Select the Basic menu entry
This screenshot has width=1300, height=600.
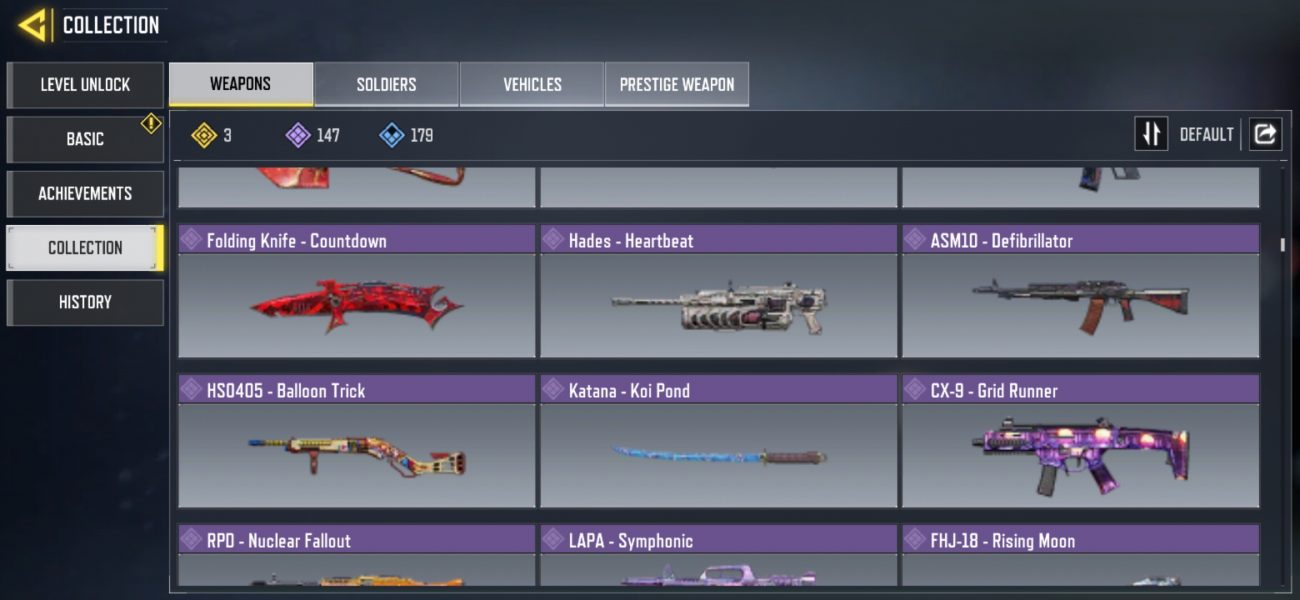(x=85, y=139)
